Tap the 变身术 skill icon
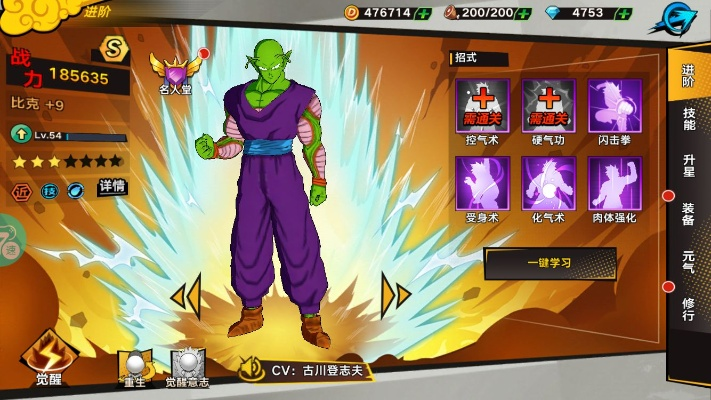This screenshot has height=400, width=711. (483, 183)
